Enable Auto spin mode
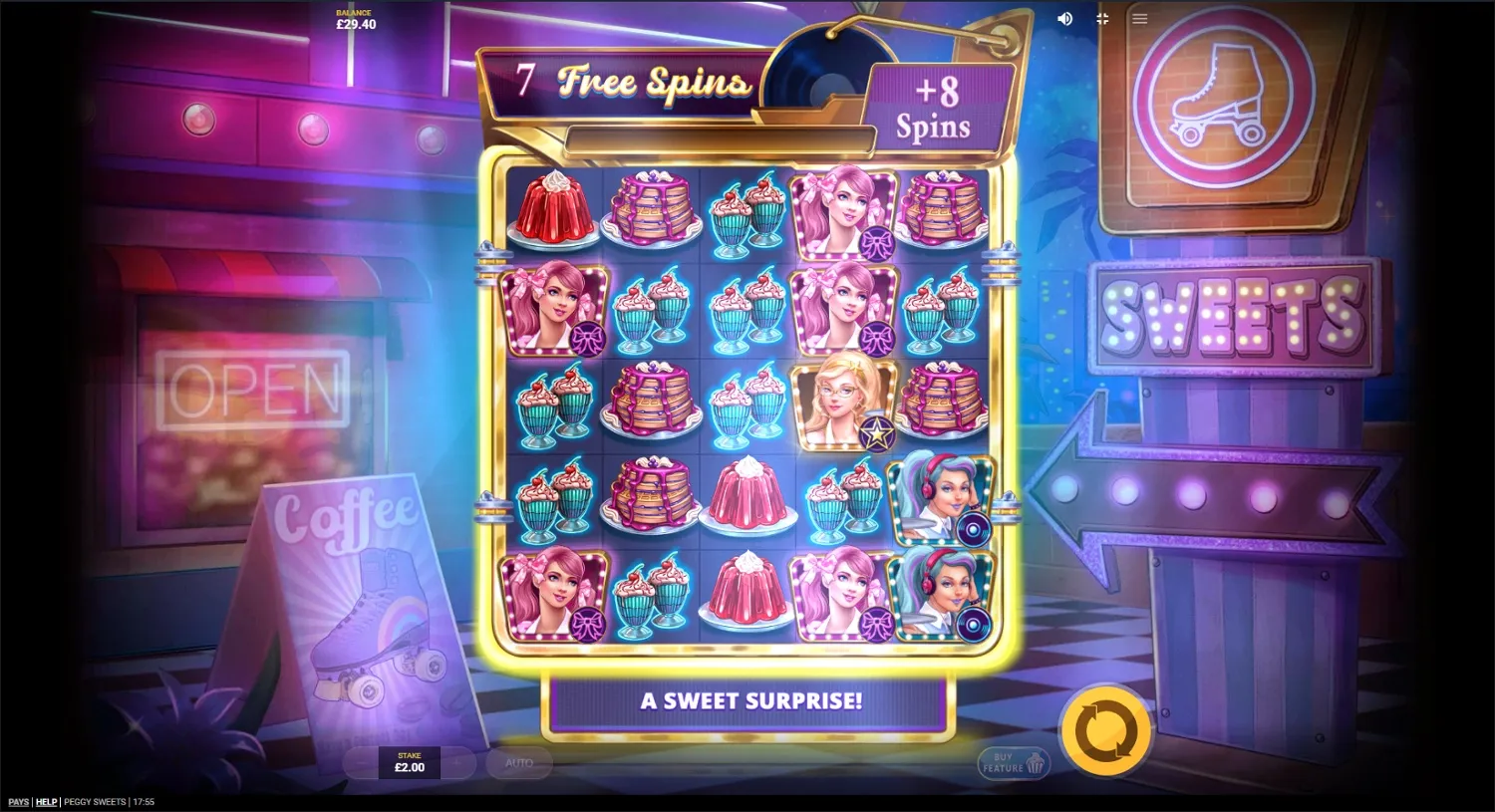 [519, 763]
